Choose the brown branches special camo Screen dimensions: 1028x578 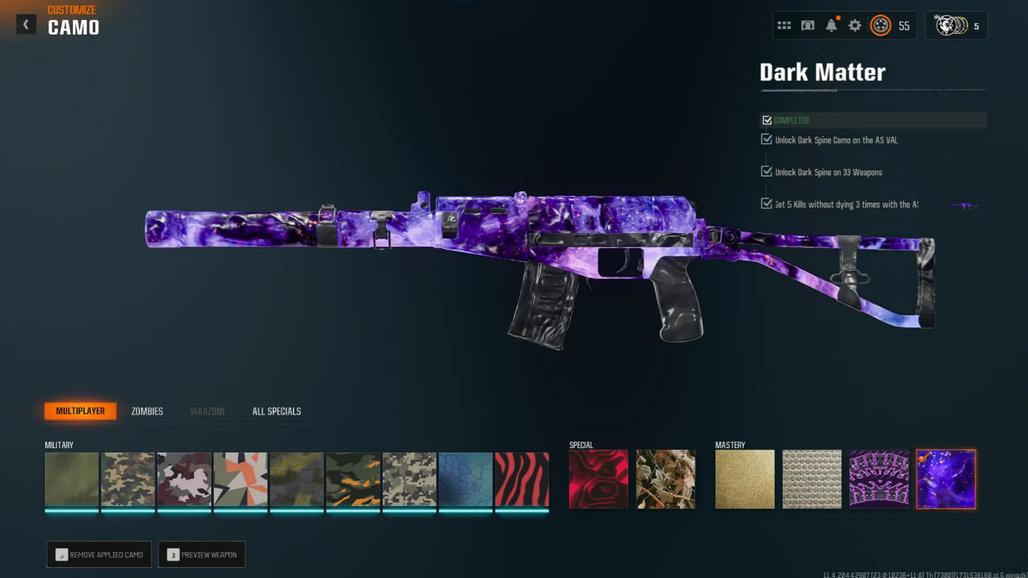(665, 479)
